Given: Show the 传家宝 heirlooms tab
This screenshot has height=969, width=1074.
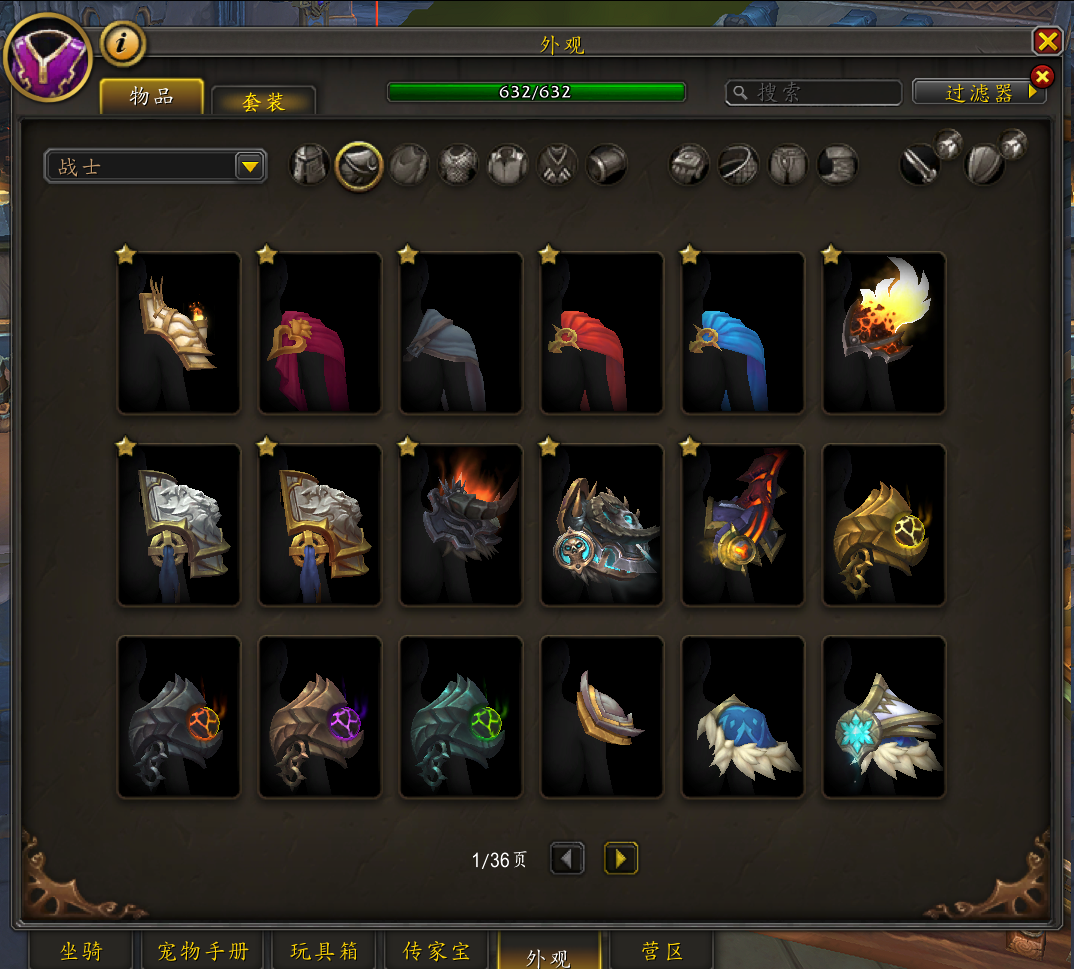Looking at the screenshot, I should pos(436,951).
